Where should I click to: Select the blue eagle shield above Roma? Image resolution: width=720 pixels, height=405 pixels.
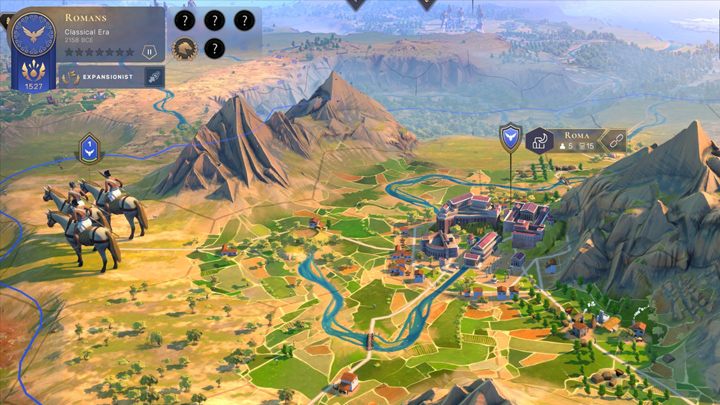pyautogui.click(x=511, y=134)
